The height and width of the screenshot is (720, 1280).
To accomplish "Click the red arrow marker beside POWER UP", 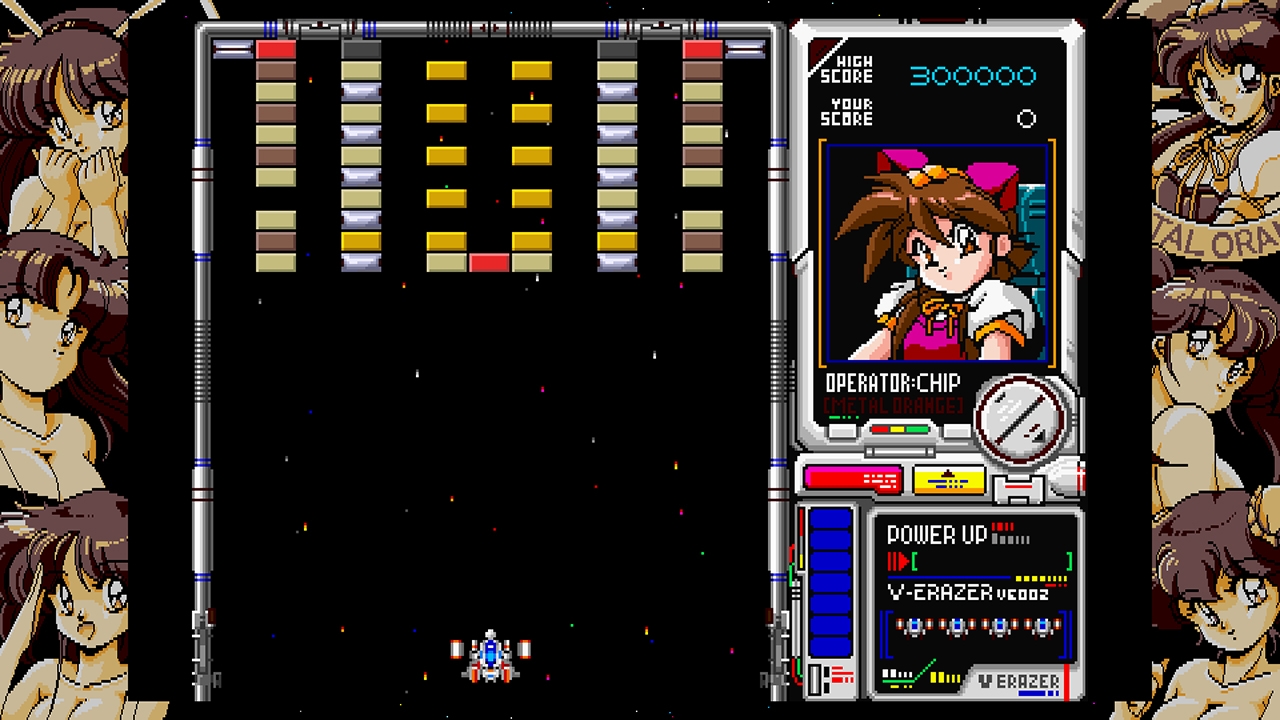I will (x=904, y=559).
